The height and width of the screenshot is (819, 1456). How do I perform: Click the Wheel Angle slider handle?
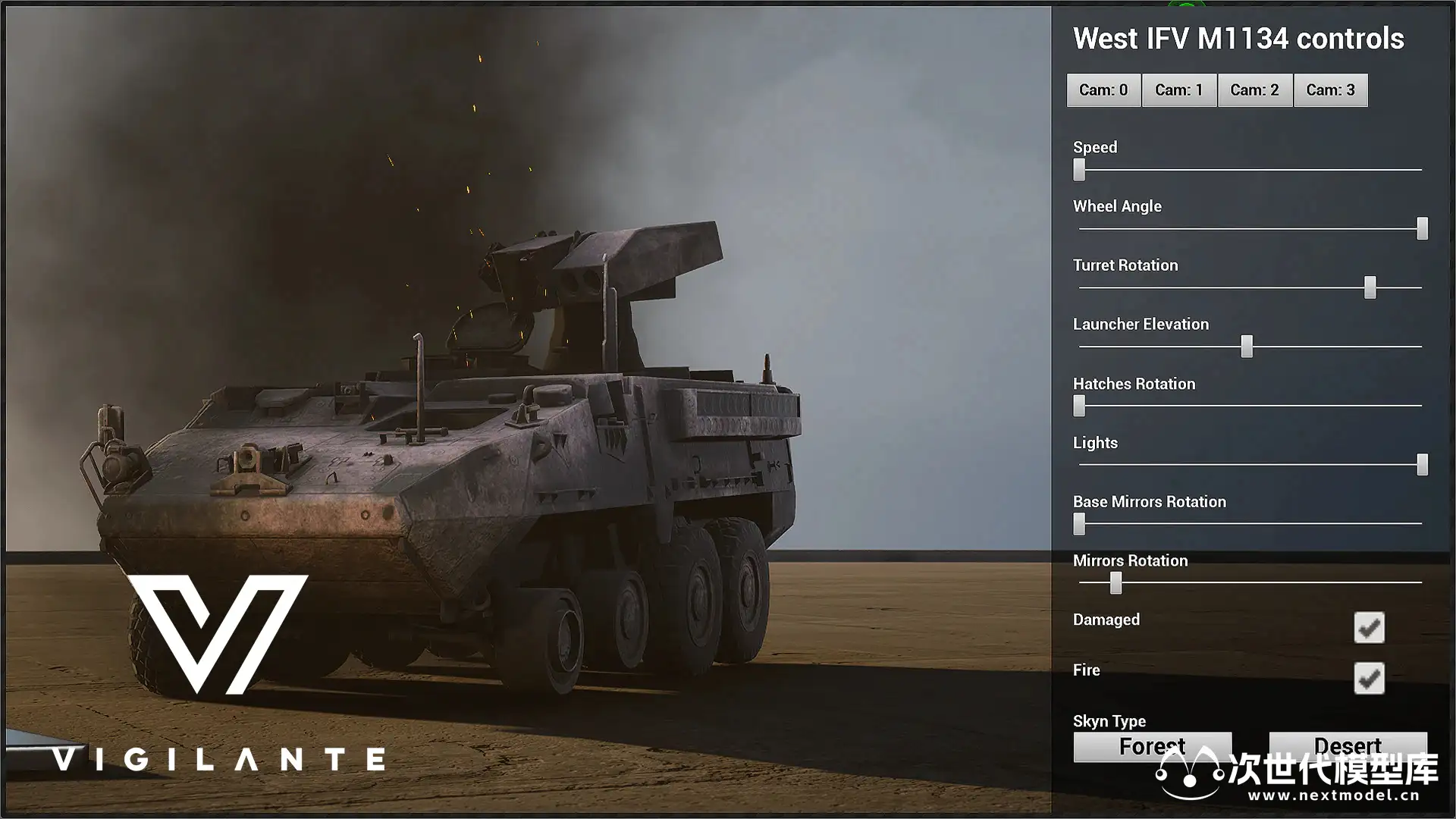1423,228
